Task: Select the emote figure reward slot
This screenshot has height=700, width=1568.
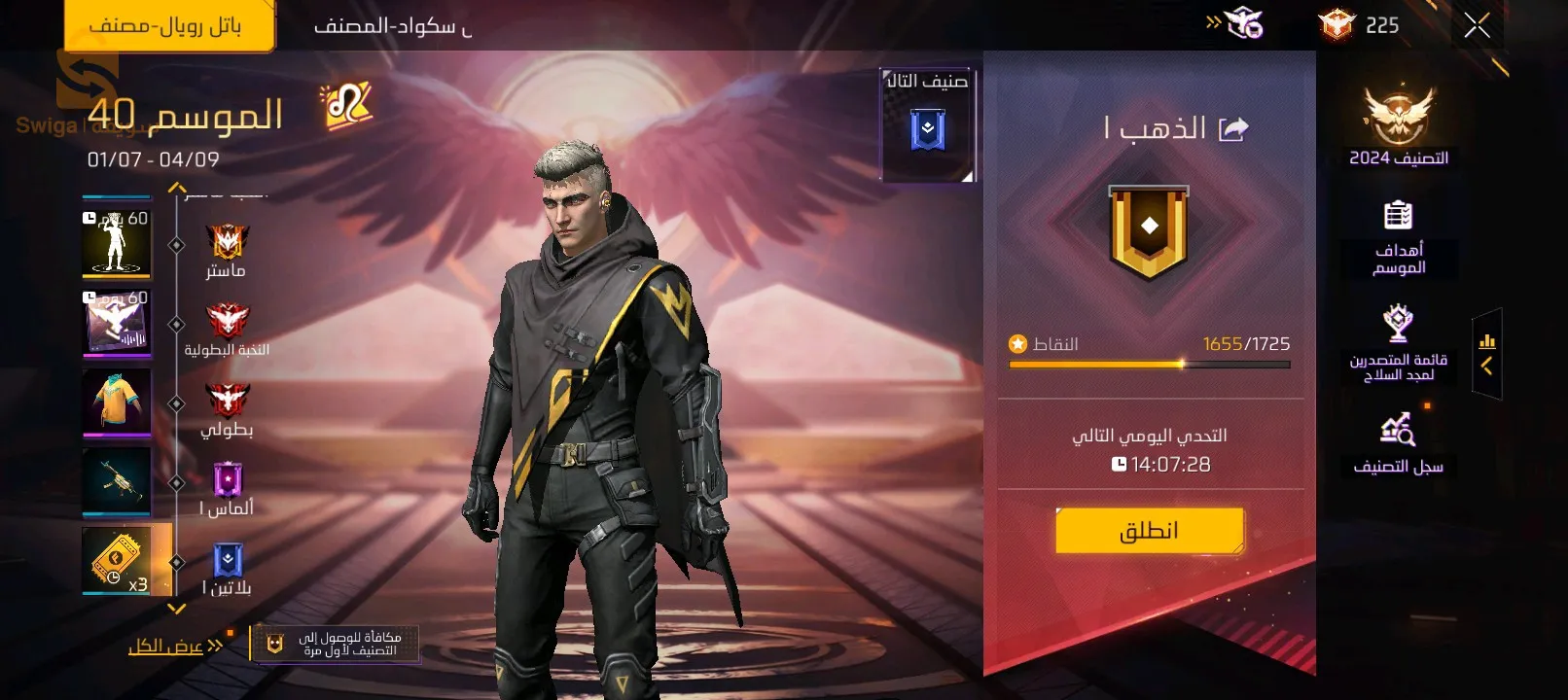Action: [x=117, y=241]
